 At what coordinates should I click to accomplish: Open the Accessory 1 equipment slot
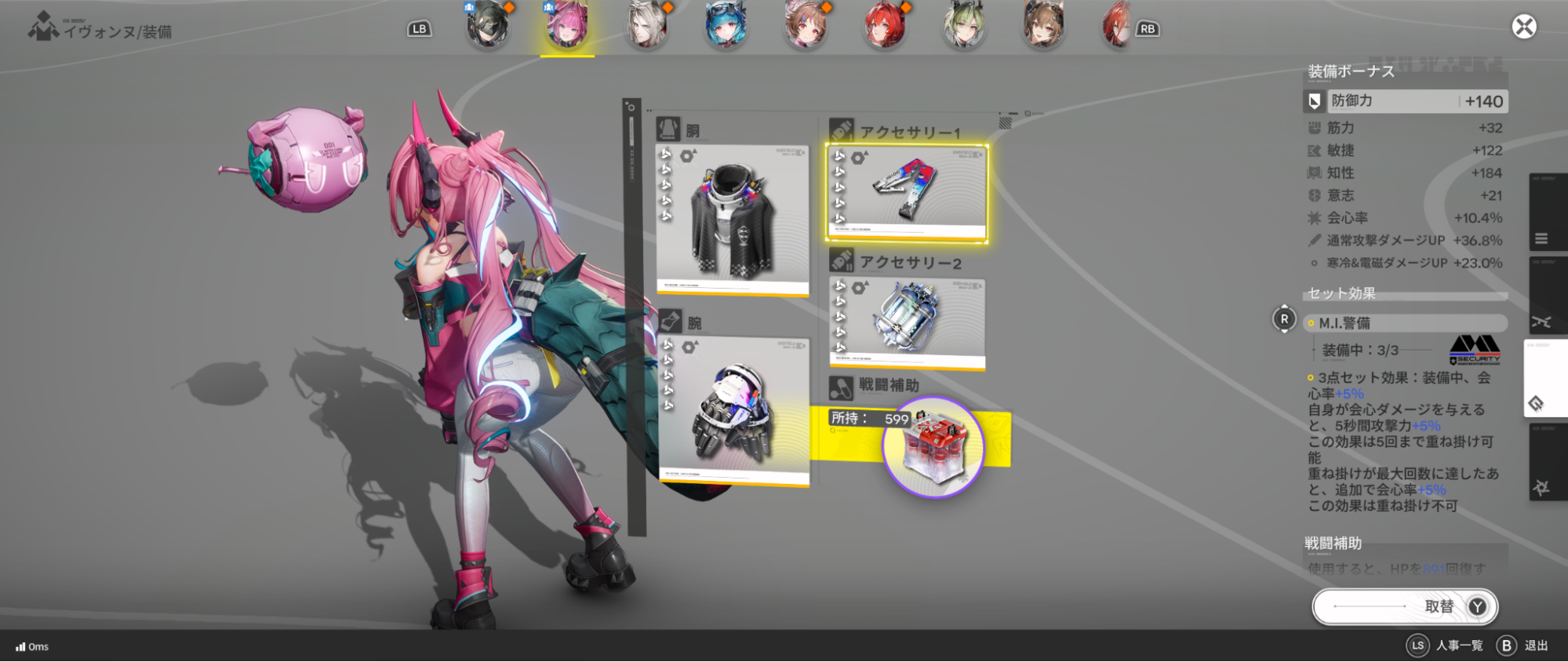click(x=907, y=192)
